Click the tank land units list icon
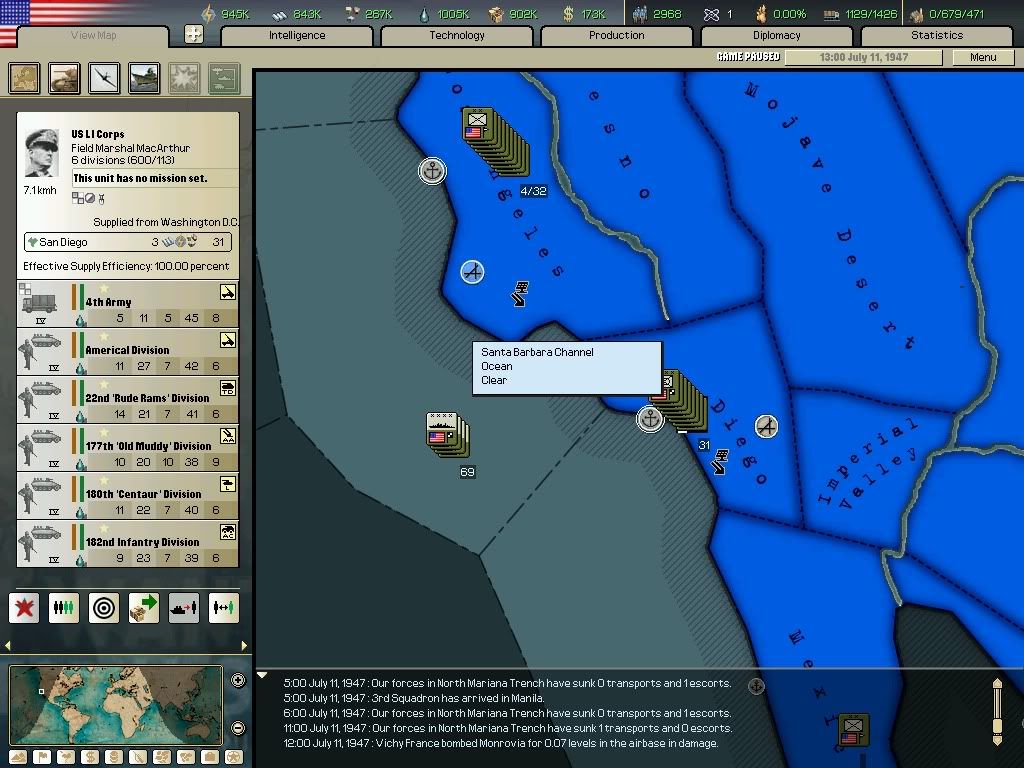The image size is (1024, 768). (x=65, y=78)
